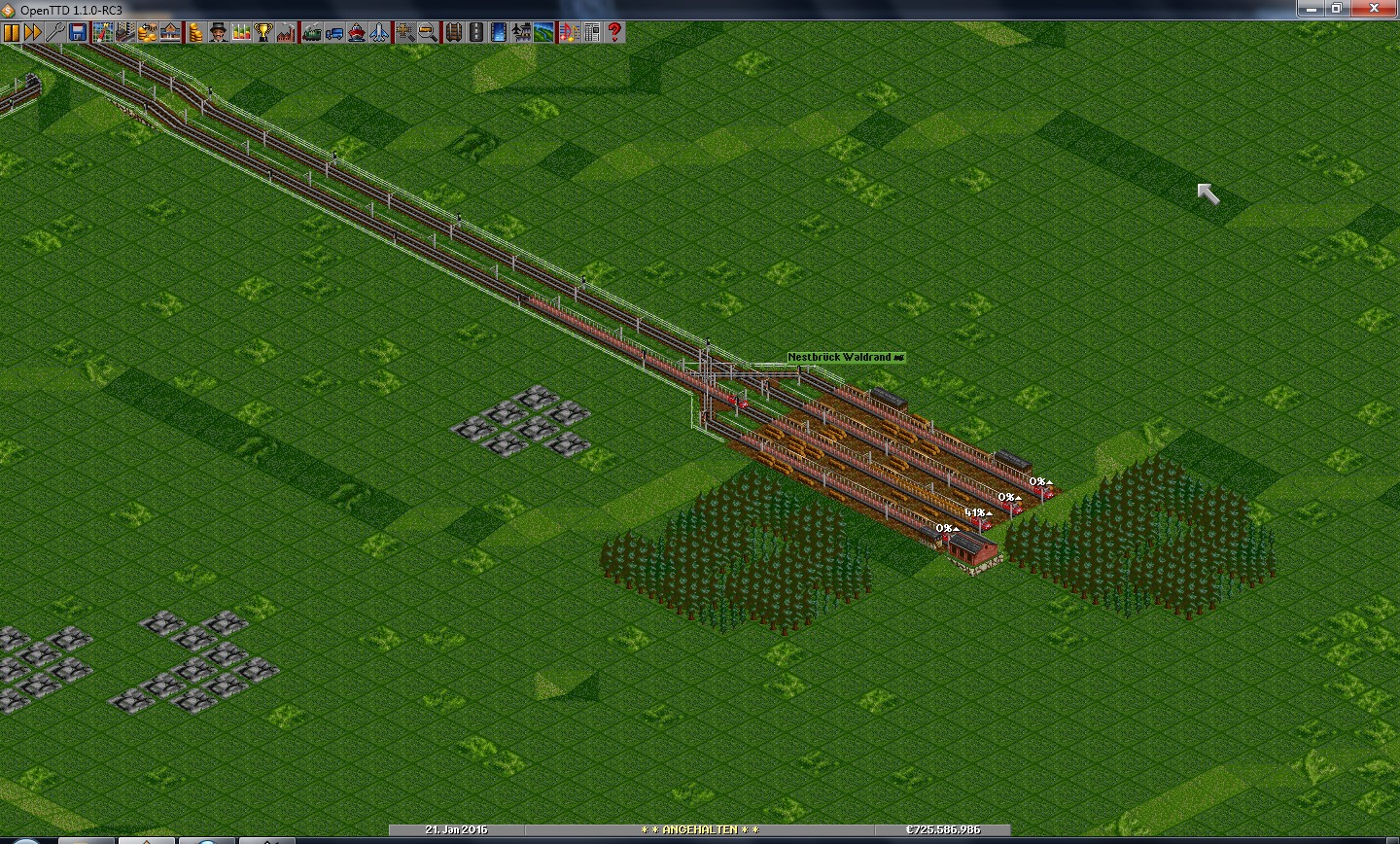Image resolution: width=1400 pixels, height=844 pixels.
Task: Close the OpenTTD window
Action: pos(1376,9)
